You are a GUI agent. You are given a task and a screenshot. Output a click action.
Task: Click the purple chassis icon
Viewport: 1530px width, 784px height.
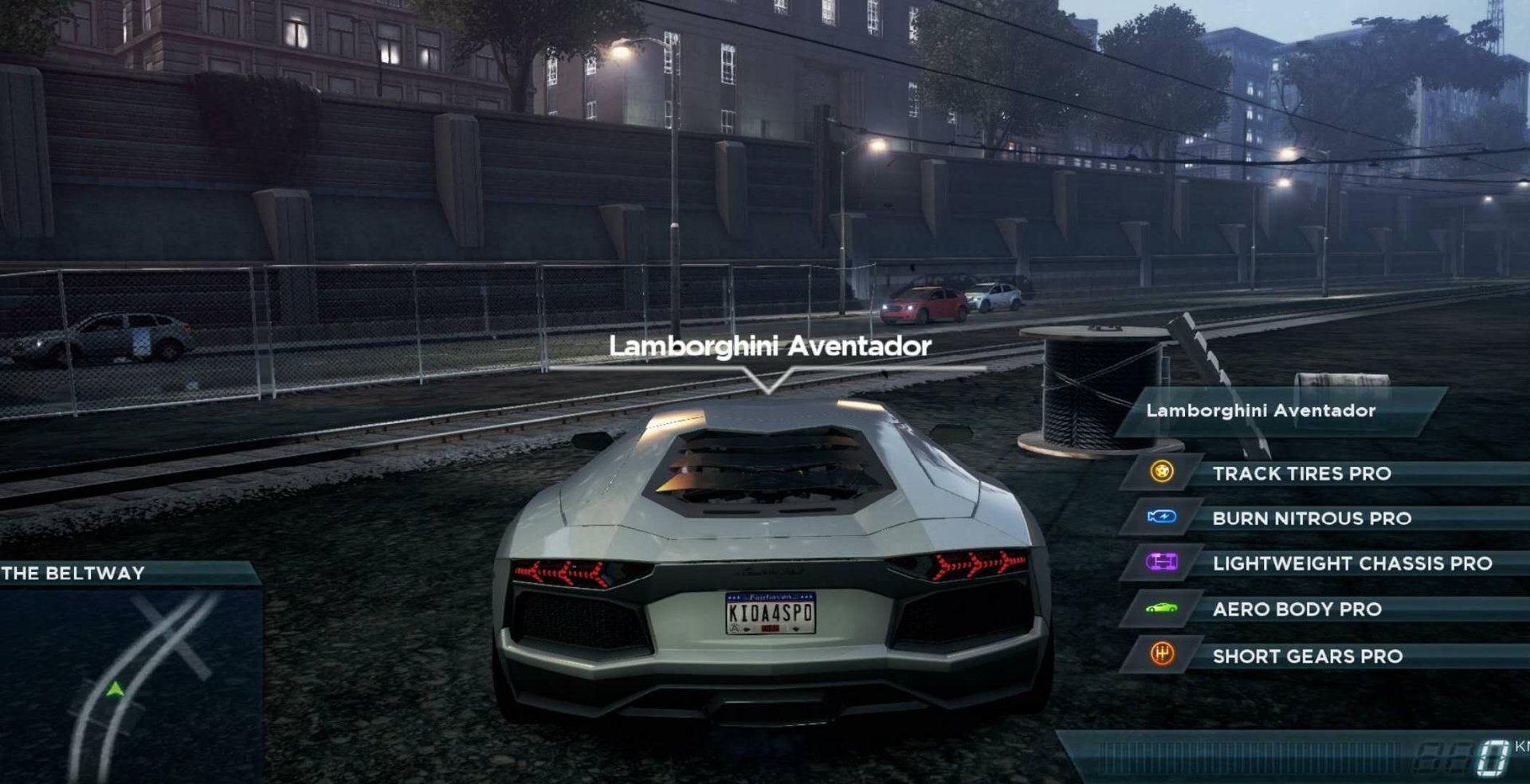point(1162,563)
